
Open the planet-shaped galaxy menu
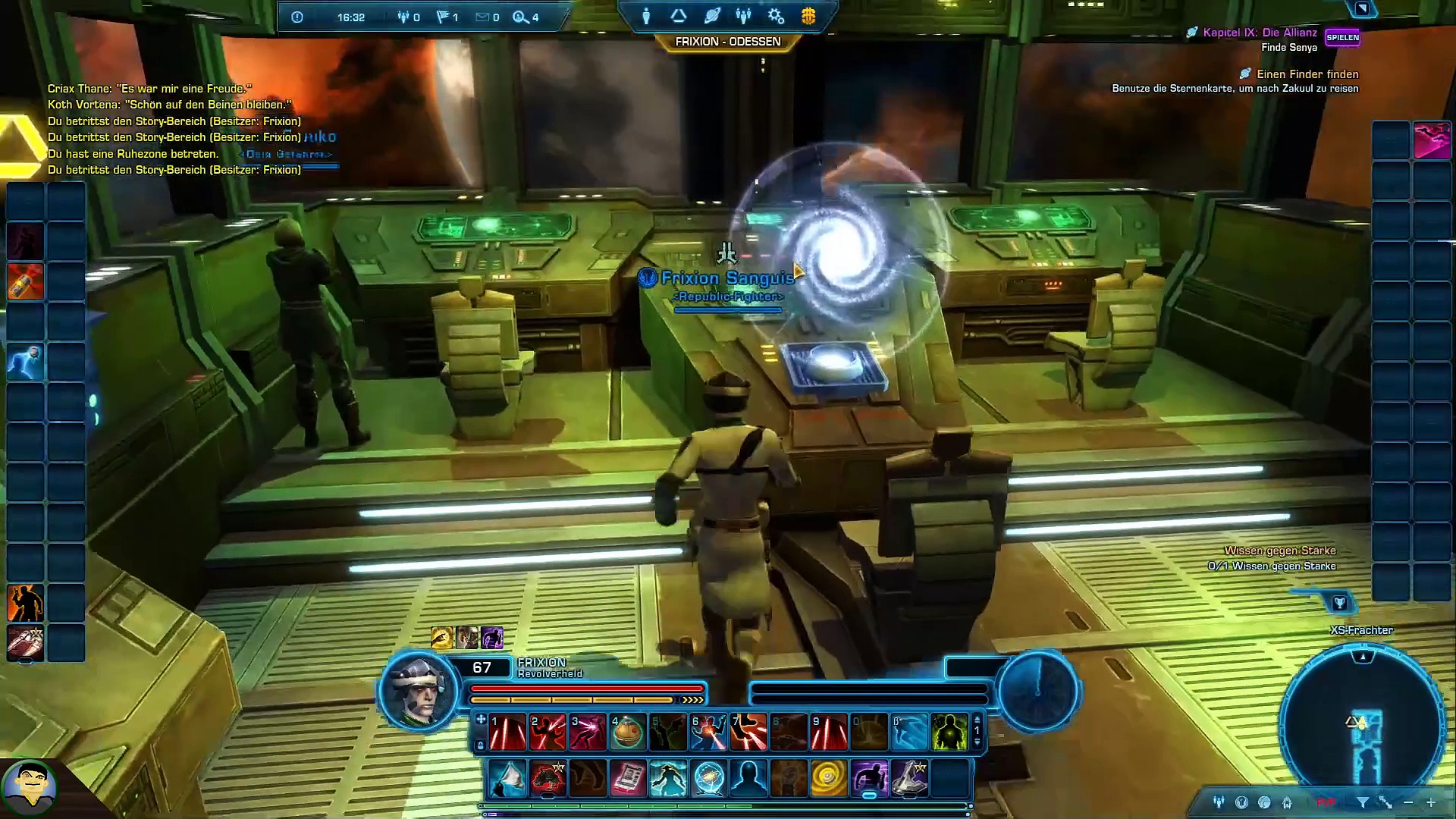coord(711,16)
